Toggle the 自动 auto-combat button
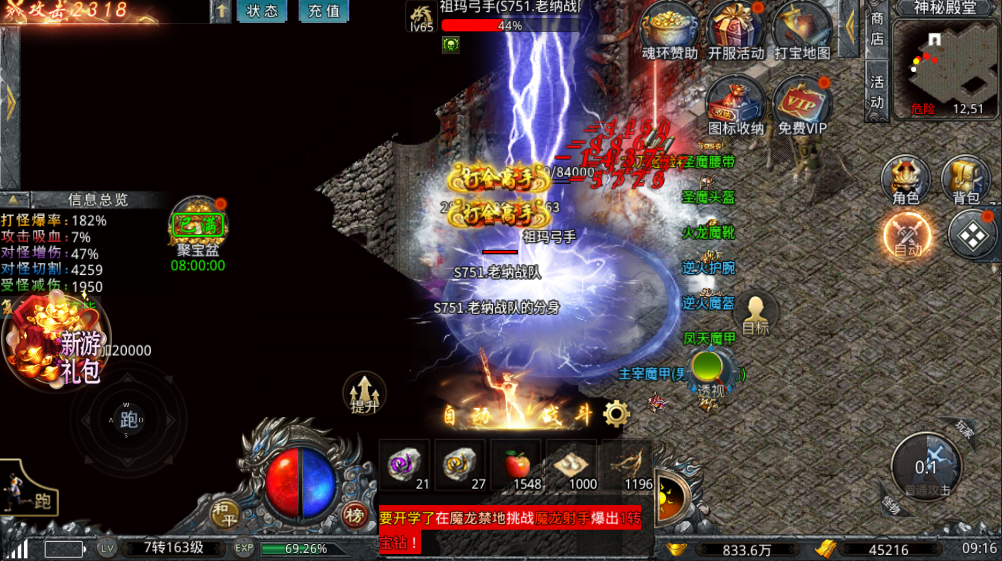Screen dimensions: 1002x561 [907, 237]
